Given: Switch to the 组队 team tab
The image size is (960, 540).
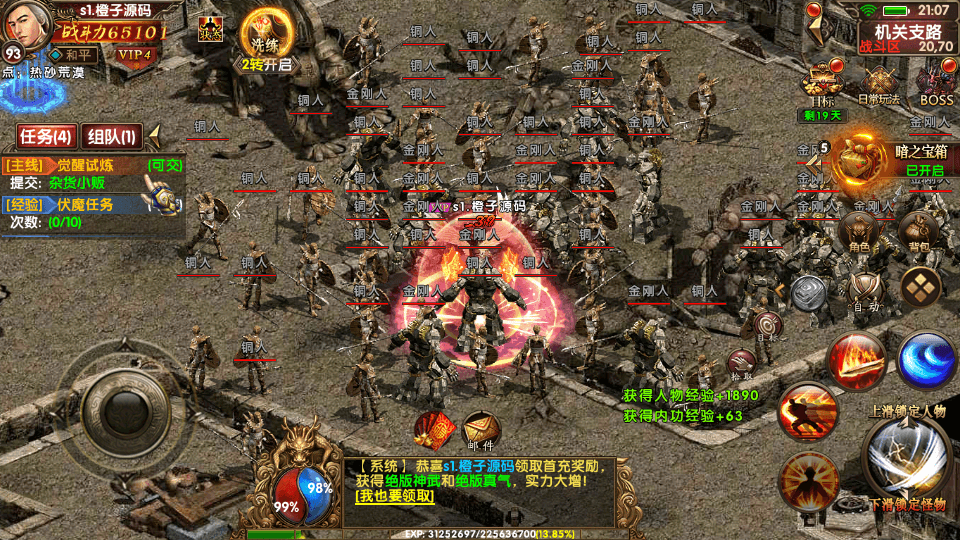Looking at the screenshot, I should 111,136.
